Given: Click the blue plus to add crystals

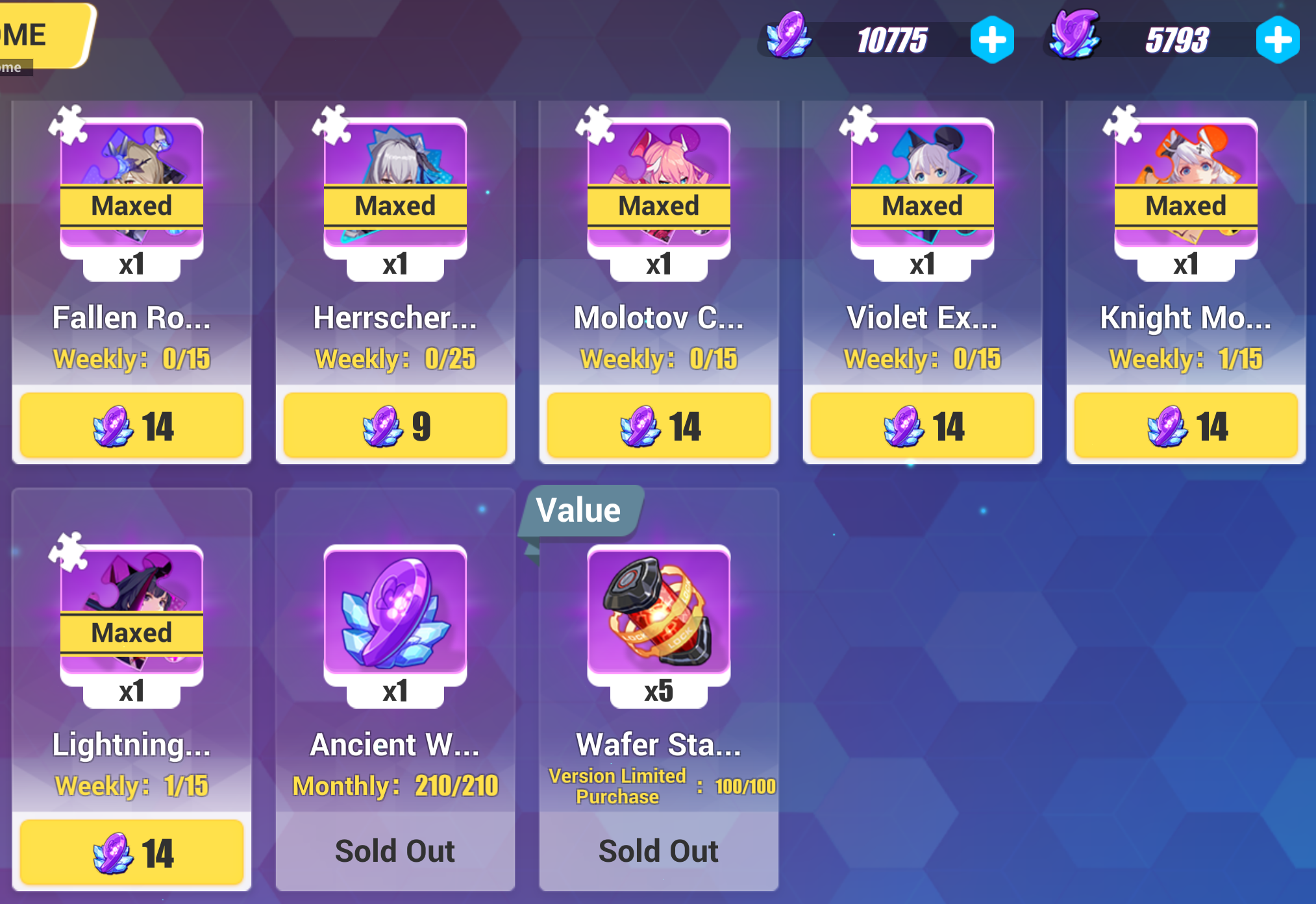Looking at the screenshot, I should tap(992, 39).
